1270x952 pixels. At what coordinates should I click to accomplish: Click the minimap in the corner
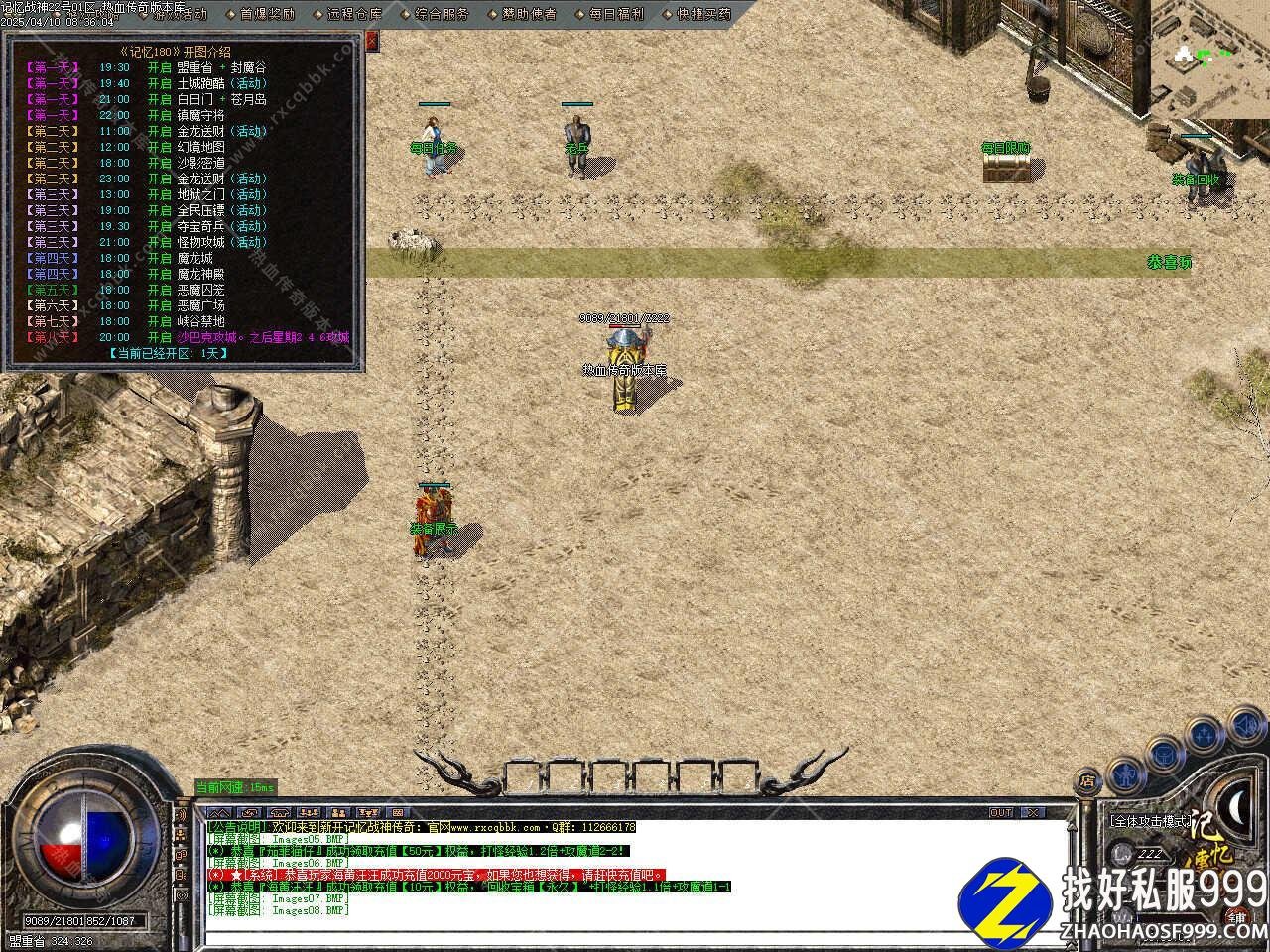[1210, 58]
